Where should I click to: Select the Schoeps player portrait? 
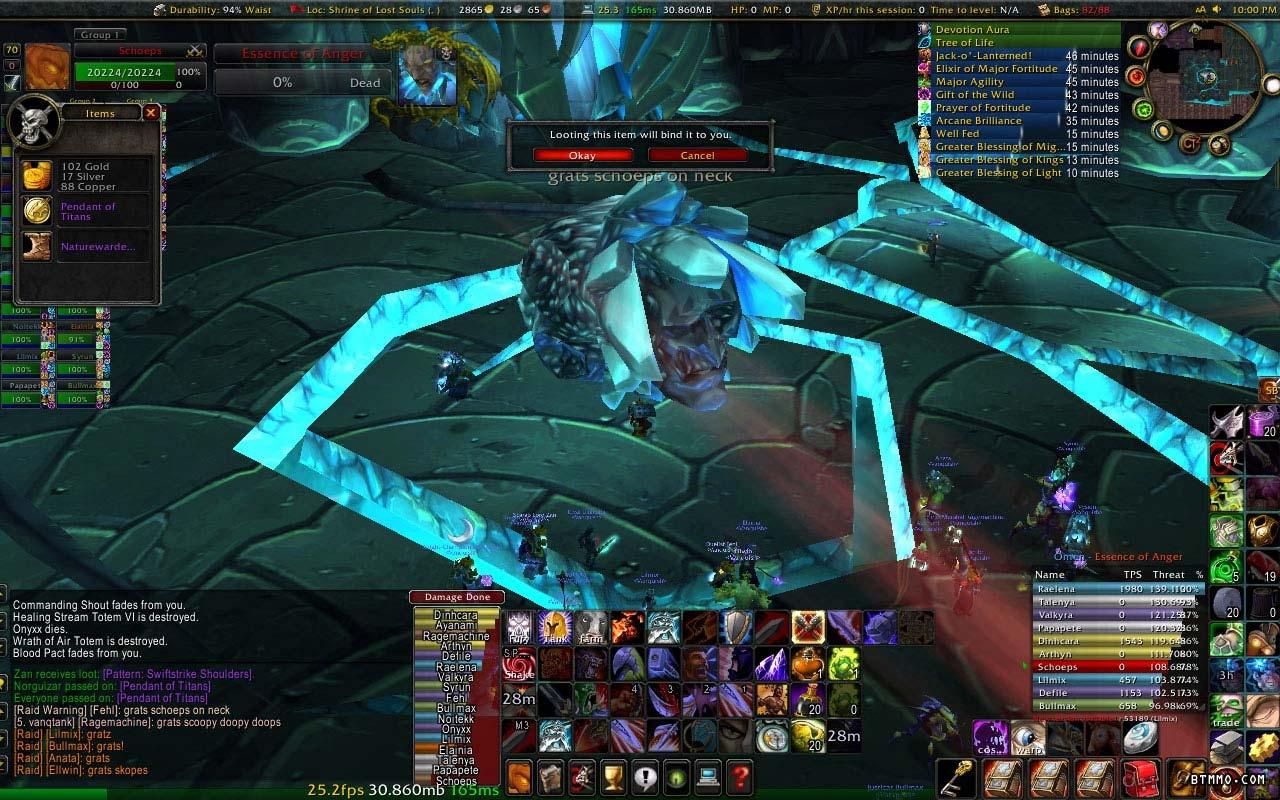(x=48, y=68)
